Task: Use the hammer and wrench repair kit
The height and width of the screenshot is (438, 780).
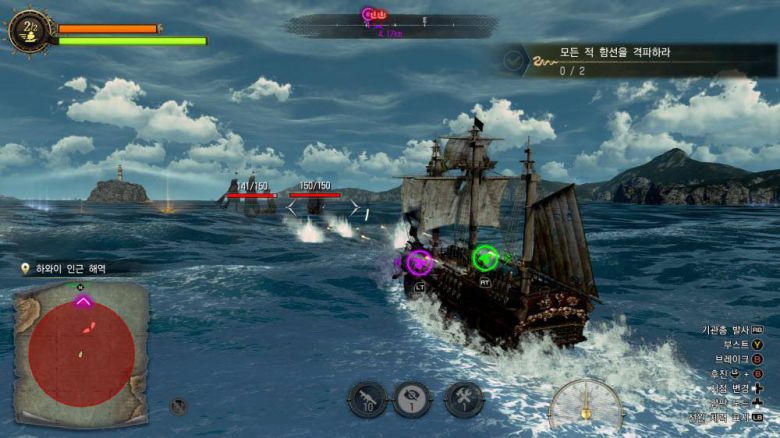Action: coord(463,400)
